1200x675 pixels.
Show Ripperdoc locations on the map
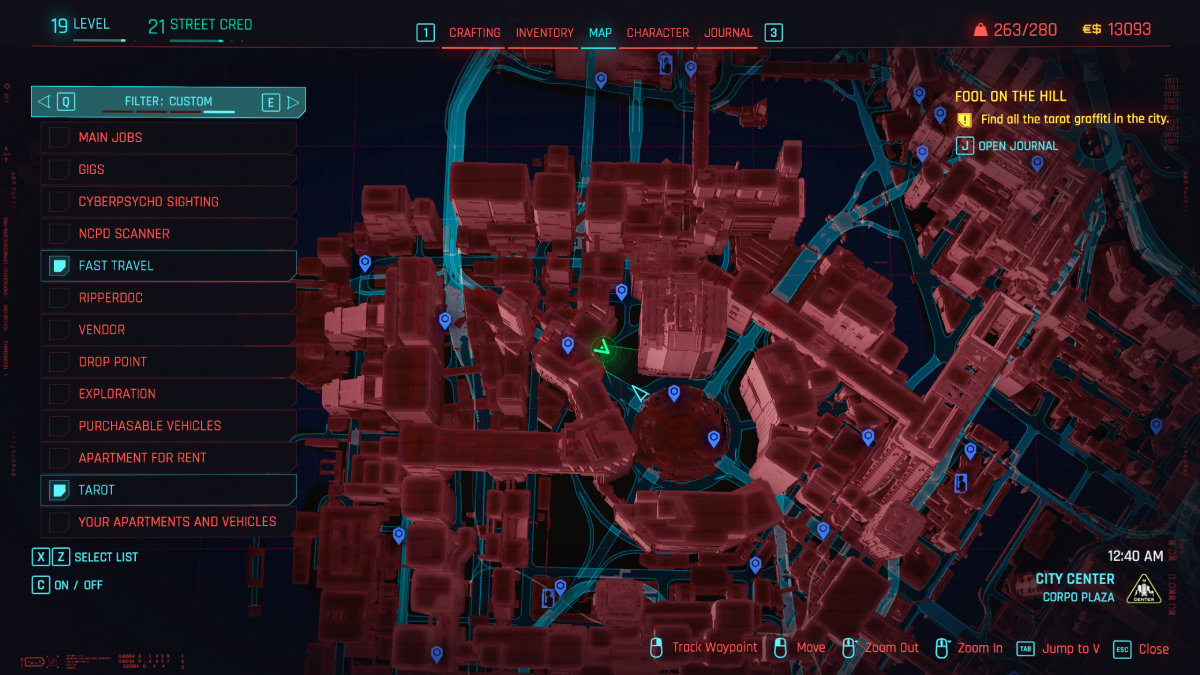click(168, 297)
